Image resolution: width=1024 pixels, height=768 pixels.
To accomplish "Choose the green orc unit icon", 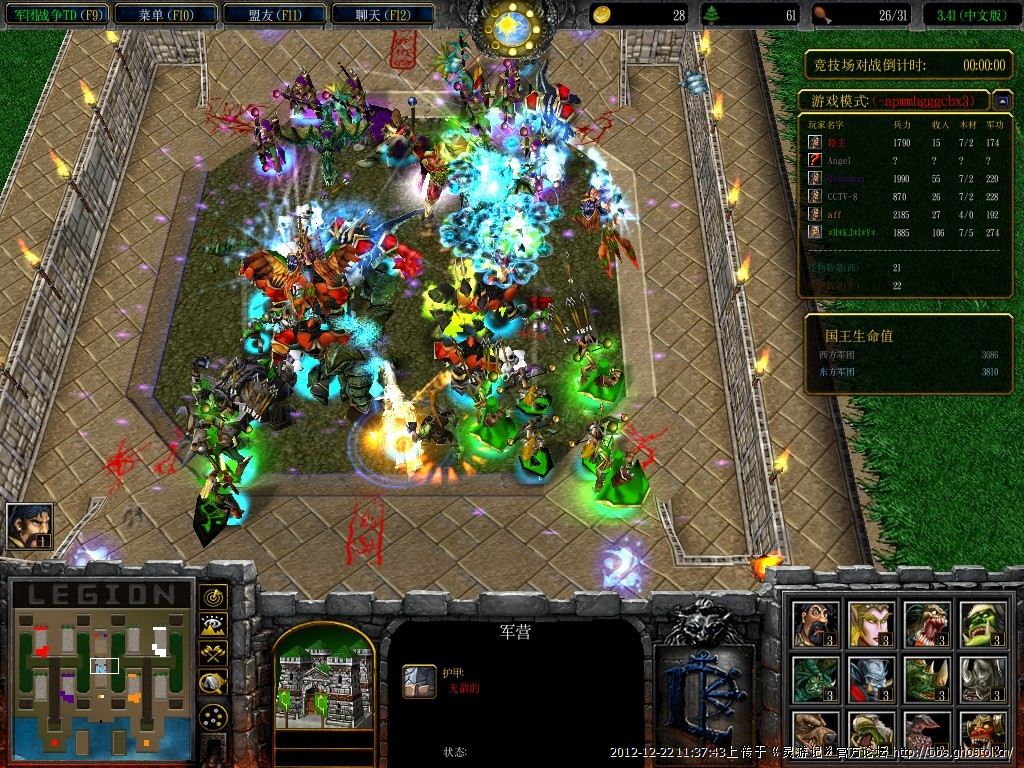I will (x=981, y=625).
